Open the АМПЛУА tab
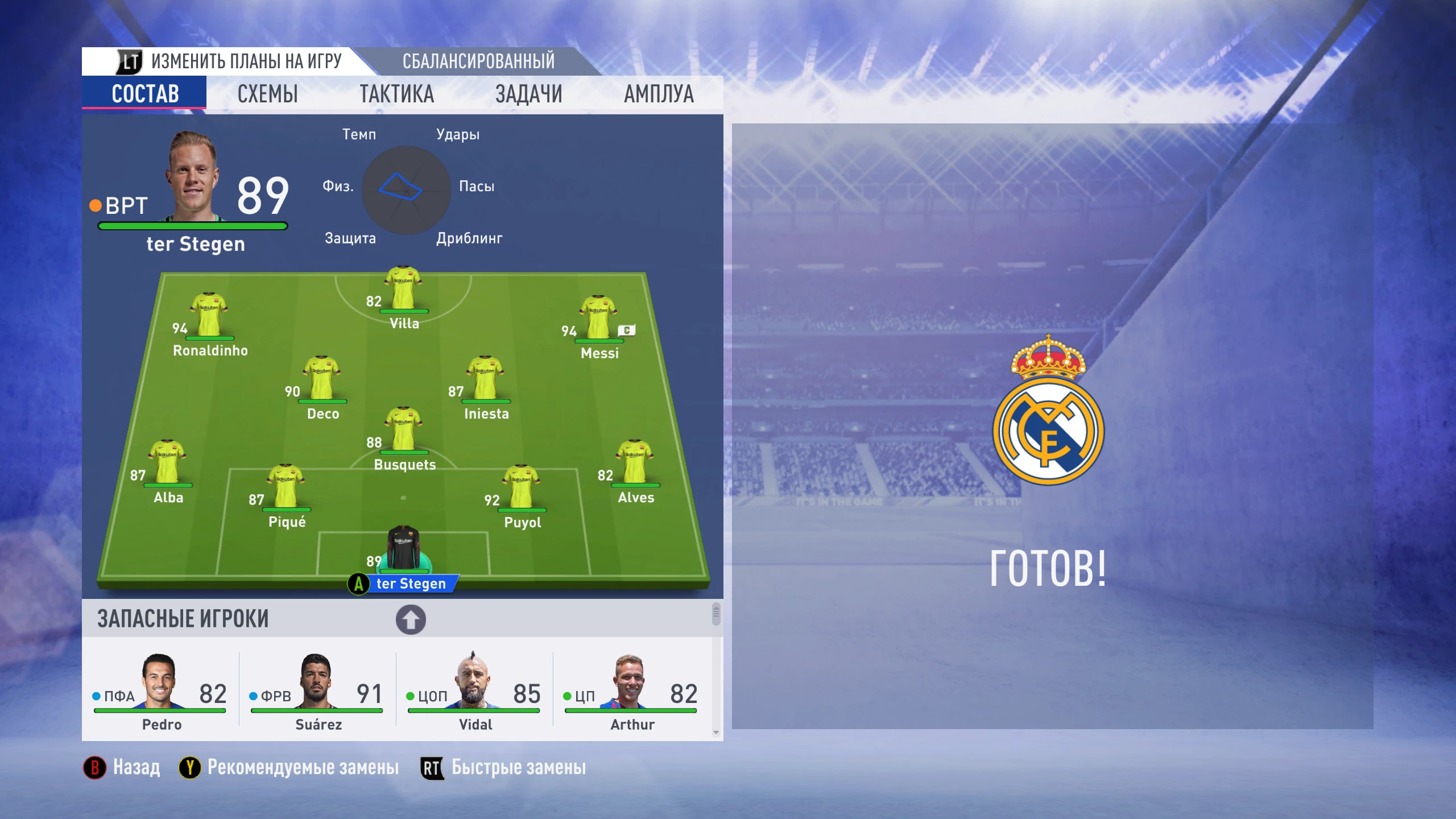Screen dimensions: 1456x819 [x=658, y=93]
